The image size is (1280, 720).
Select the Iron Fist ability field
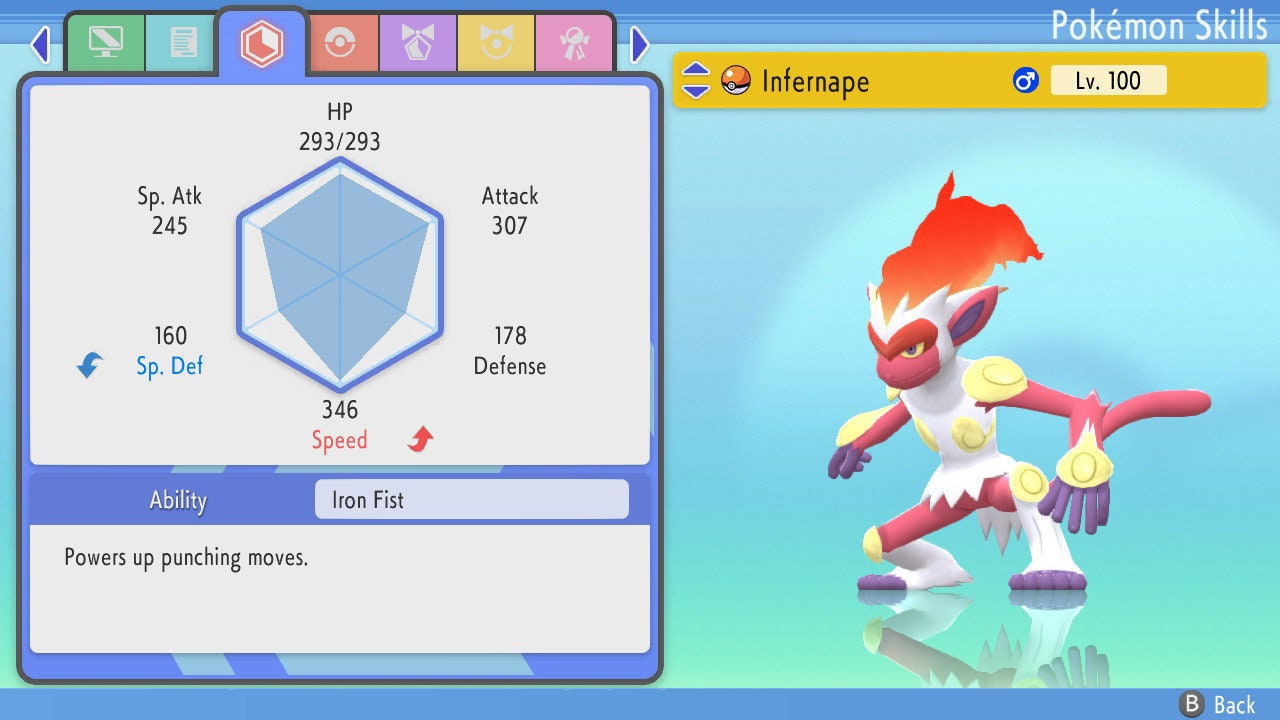471,499
